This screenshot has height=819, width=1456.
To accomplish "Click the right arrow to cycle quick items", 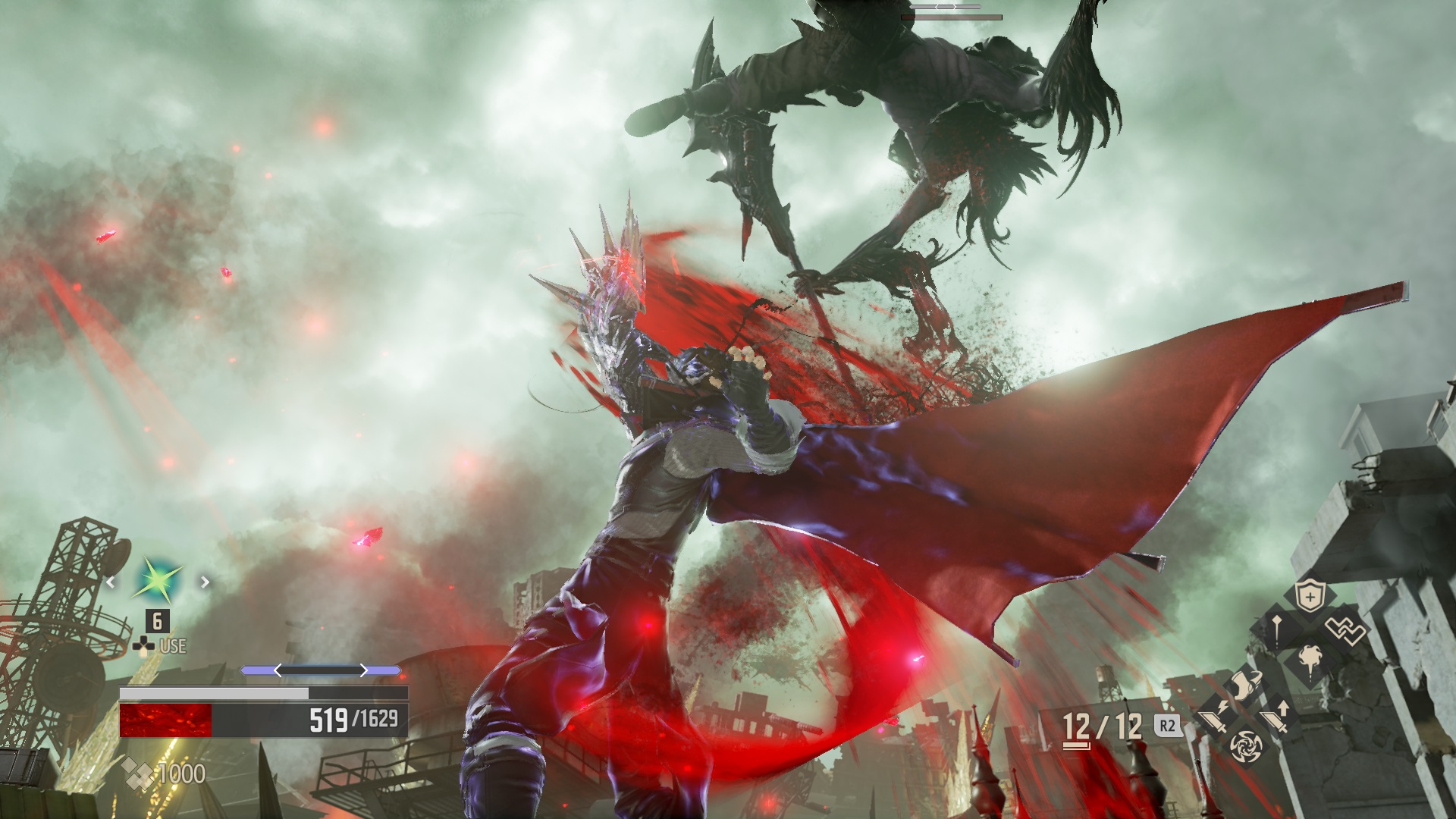I will pos(204,582).
